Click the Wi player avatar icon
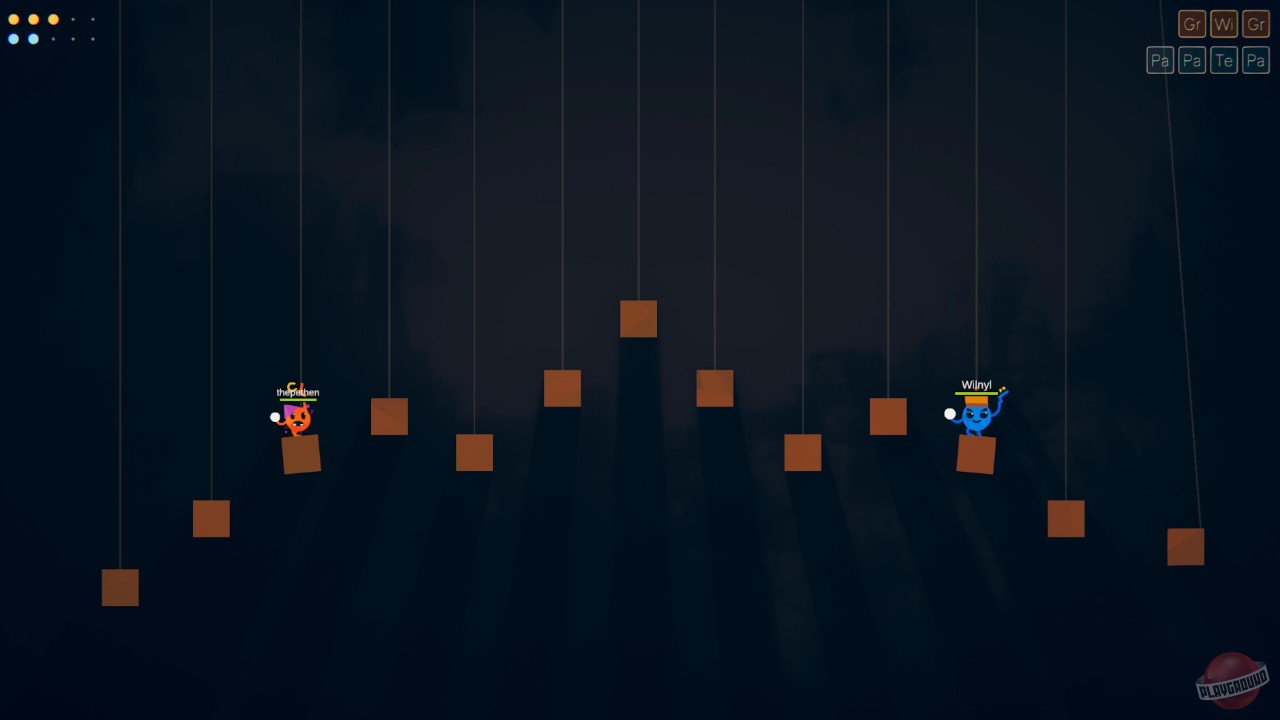 tap(1224, 24)
